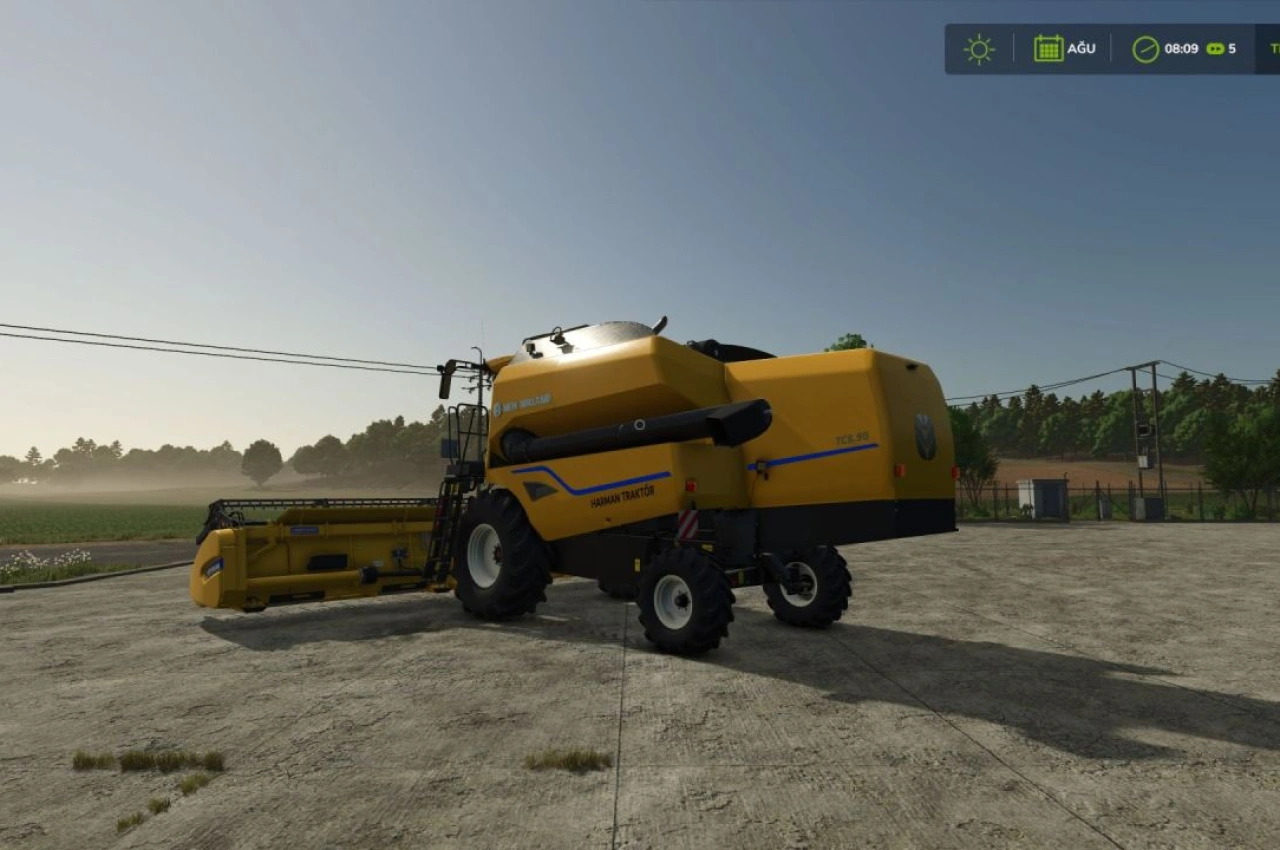Click the partially visible panel at top right edge
This screenshot has width=1280, height=850.
point(1272,47)
